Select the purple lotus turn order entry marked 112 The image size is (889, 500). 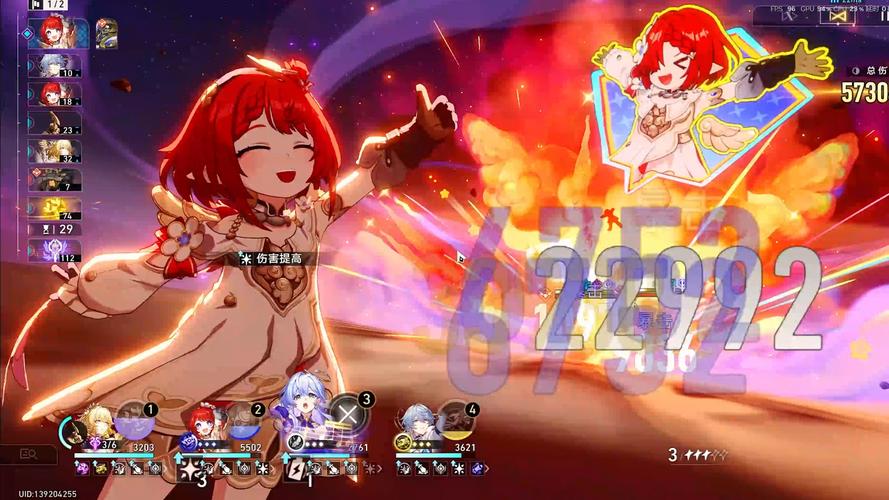pos(55,250)
